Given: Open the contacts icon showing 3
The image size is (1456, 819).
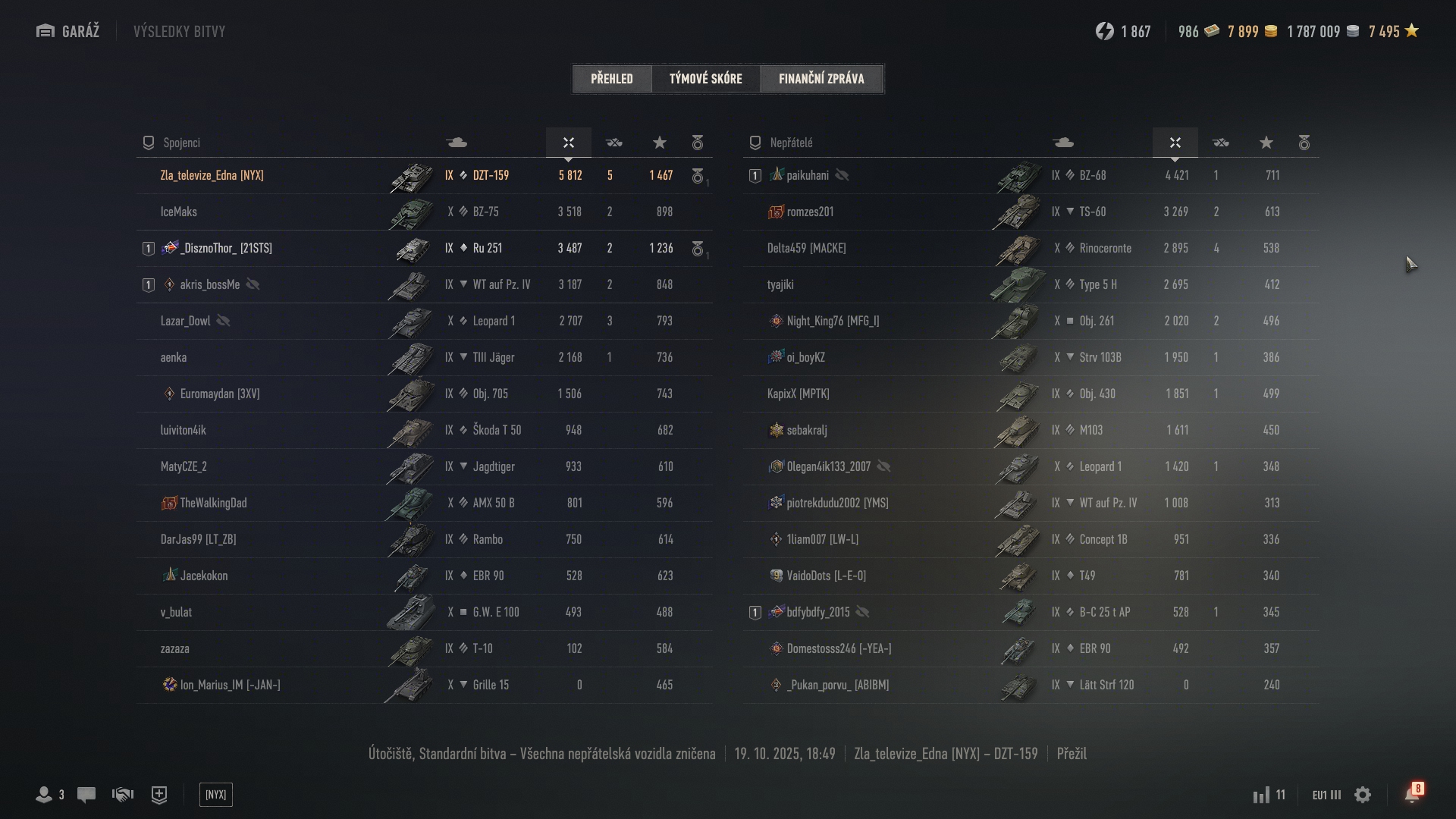Looking at the screenshot, I should (x=50, y=795).
